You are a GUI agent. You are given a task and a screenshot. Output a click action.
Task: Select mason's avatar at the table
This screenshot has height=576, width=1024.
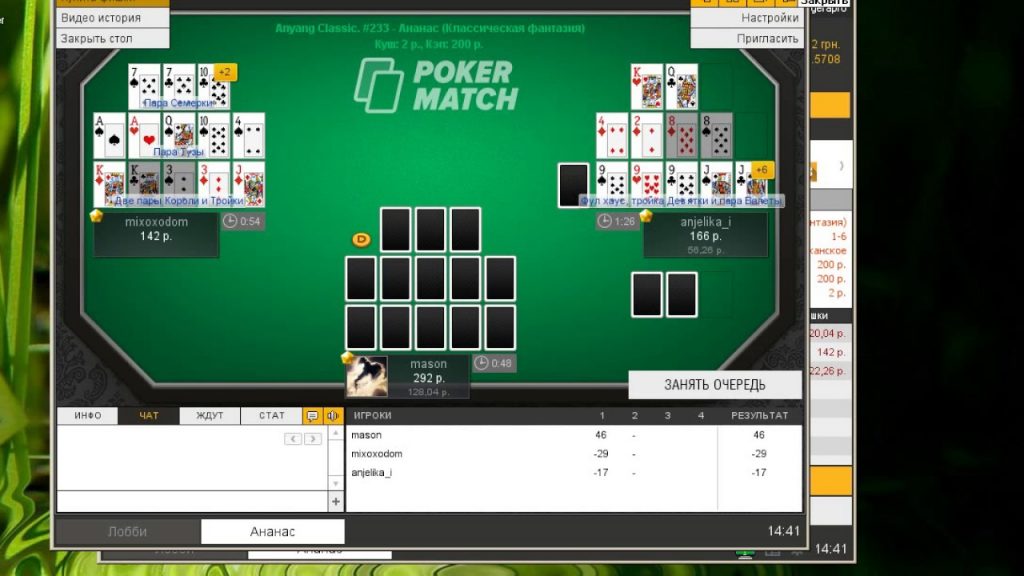coord(366,376)
